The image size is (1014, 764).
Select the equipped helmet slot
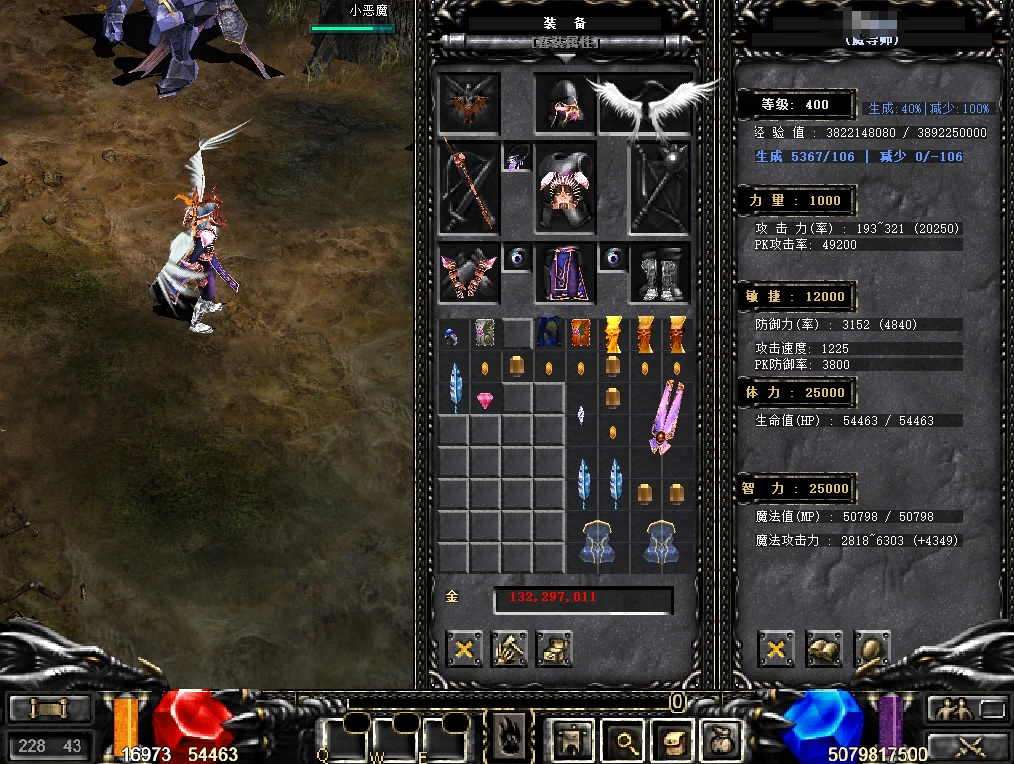pyautogui.click(x=565, y=103)
